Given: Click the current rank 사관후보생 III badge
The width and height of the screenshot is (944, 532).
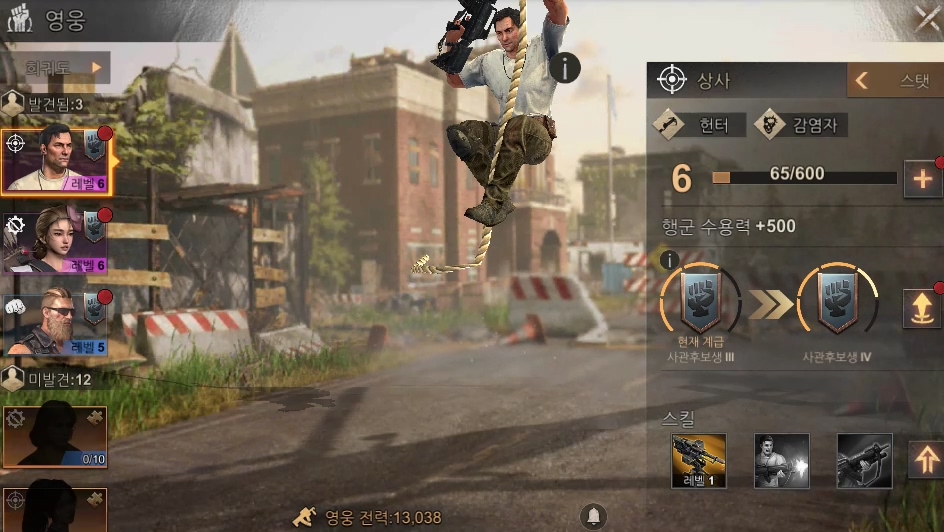Looking at the screenshot, I should [x=700, y=303].
